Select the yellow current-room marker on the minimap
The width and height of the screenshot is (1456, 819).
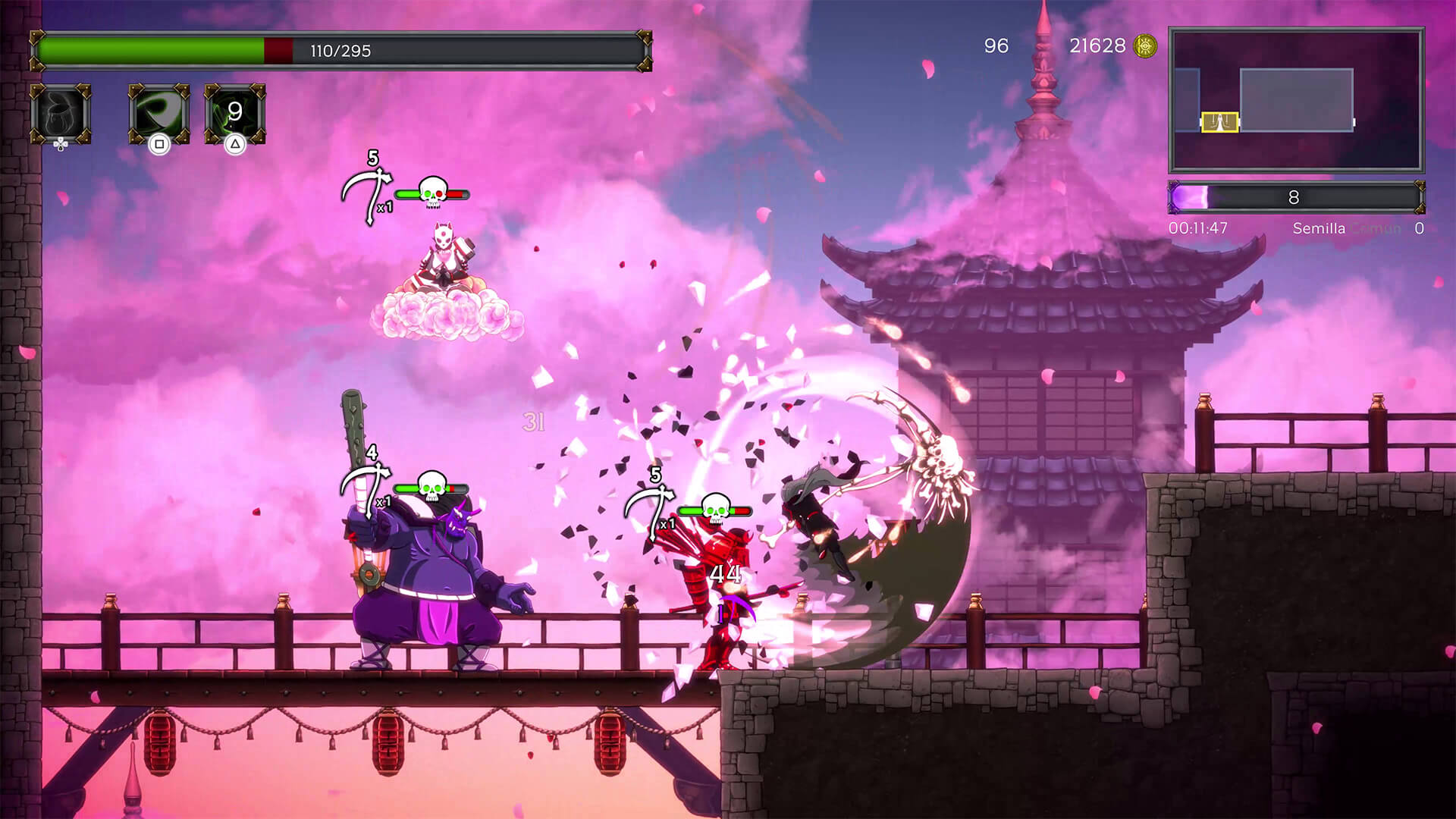pyautogui.click(x=1219, y=121)
